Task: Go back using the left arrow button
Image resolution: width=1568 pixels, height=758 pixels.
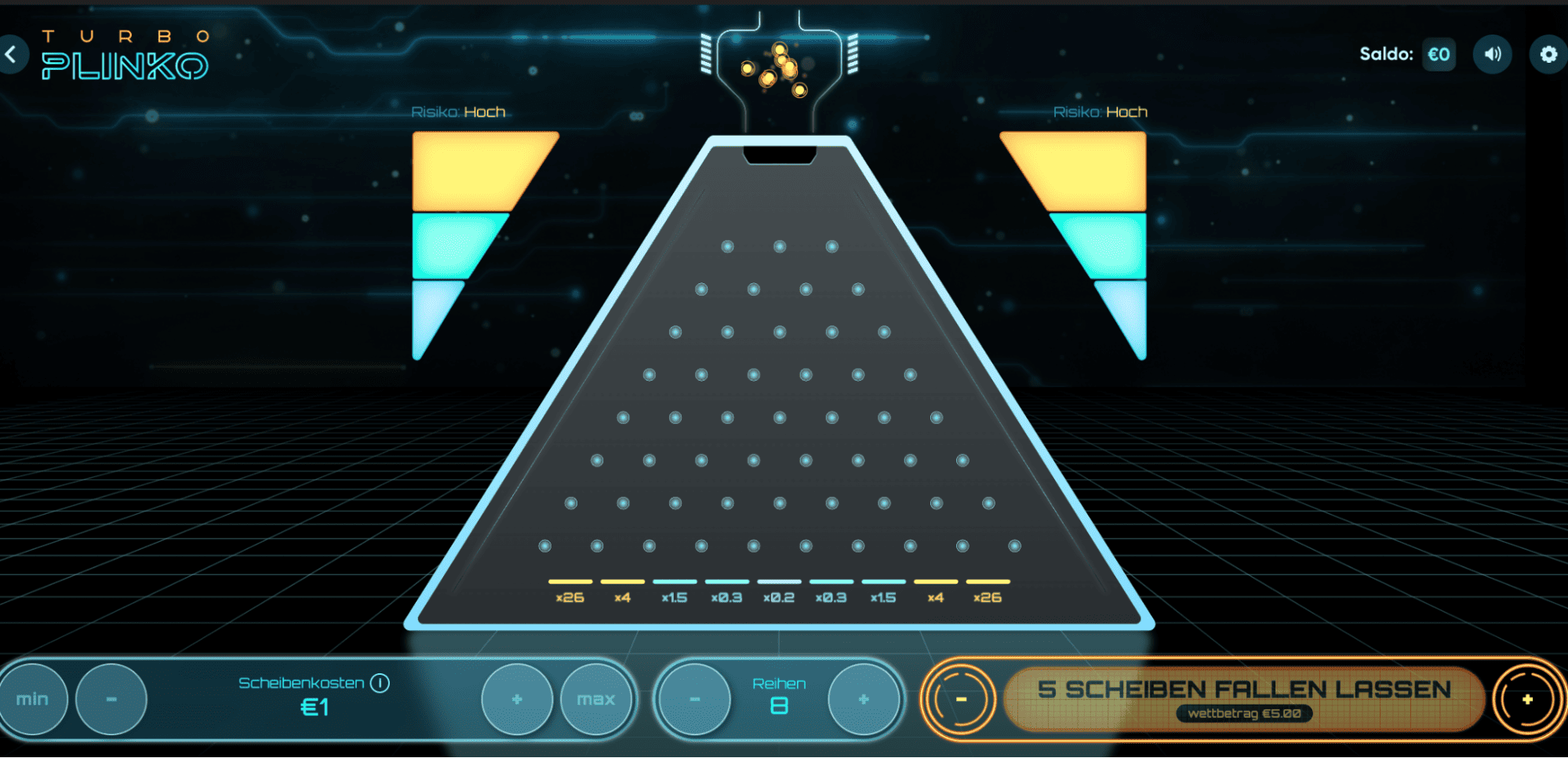Action: tap(12, 54)
